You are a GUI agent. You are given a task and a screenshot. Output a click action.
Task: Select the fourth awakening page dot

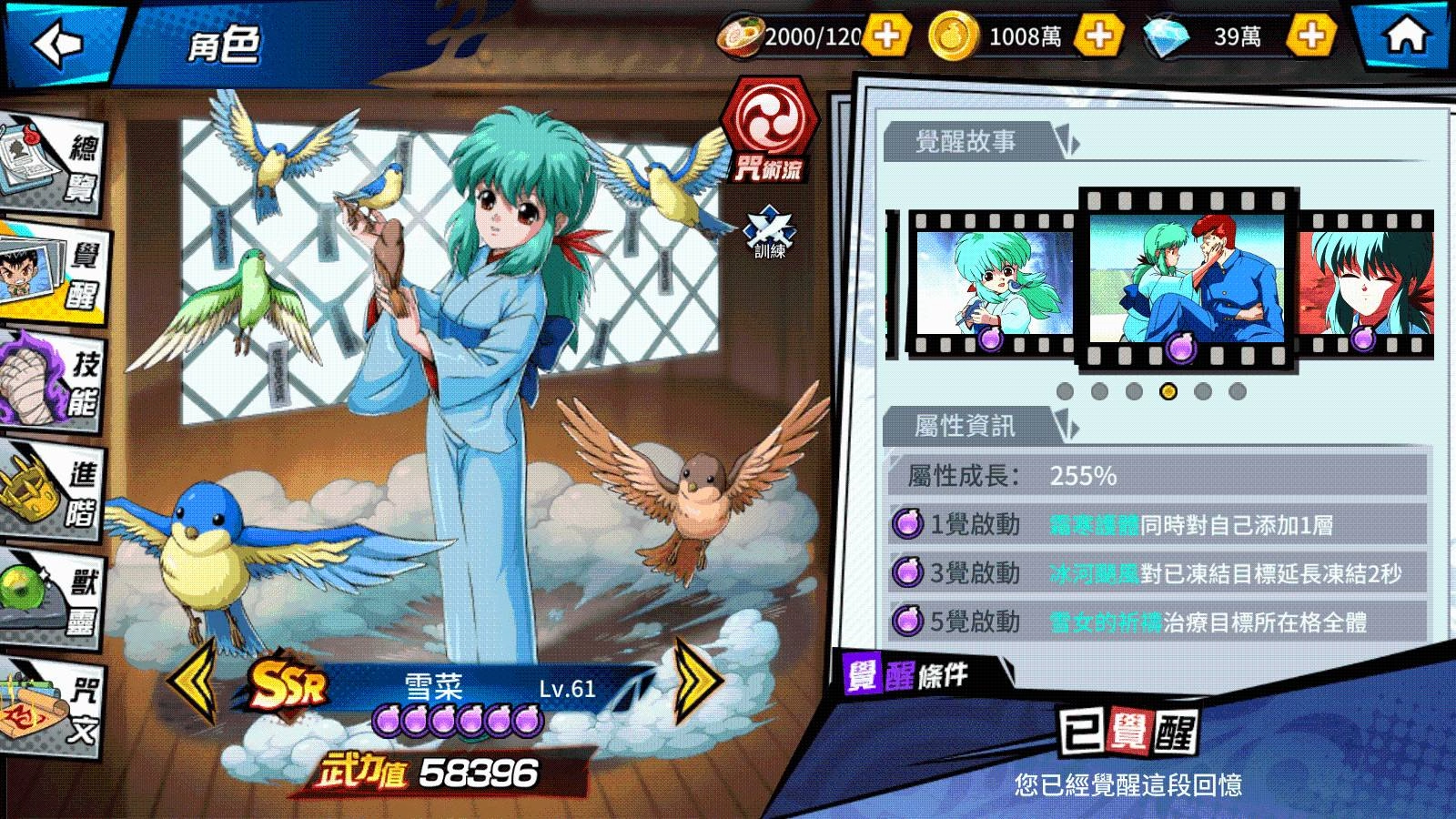point(1167,393)
